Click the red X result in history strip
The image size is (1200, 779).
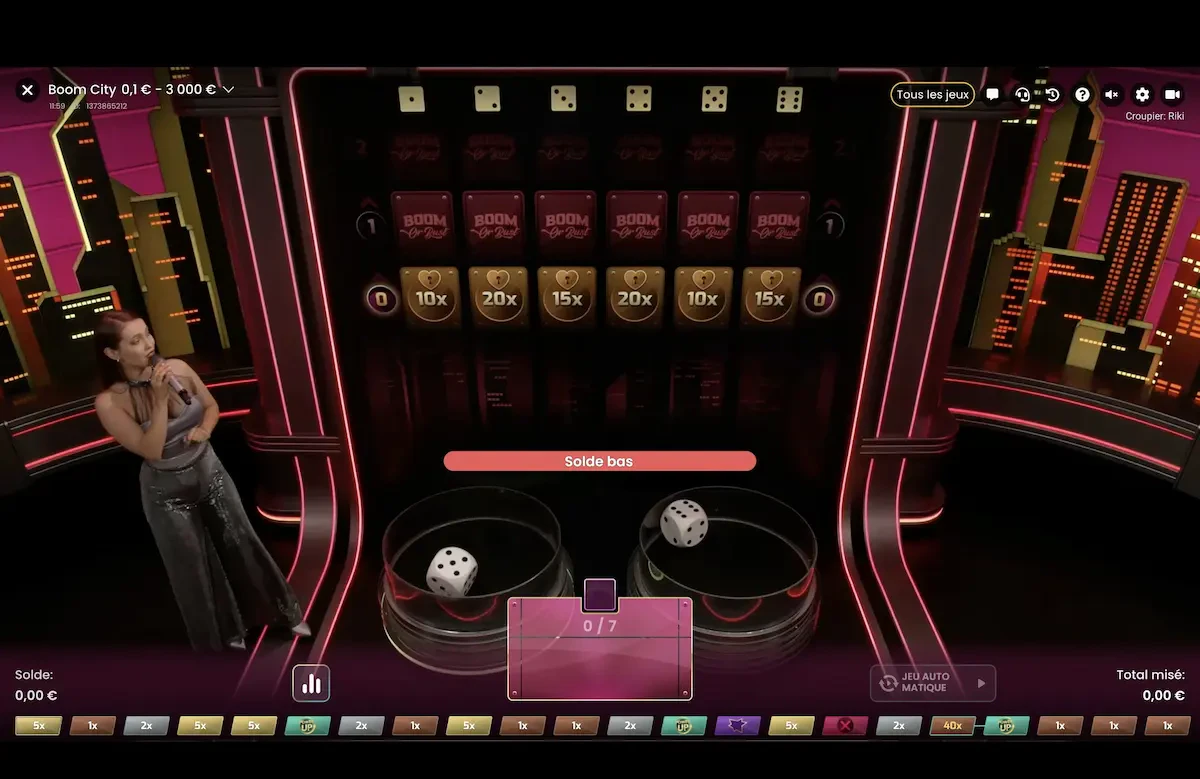point(845,726)
